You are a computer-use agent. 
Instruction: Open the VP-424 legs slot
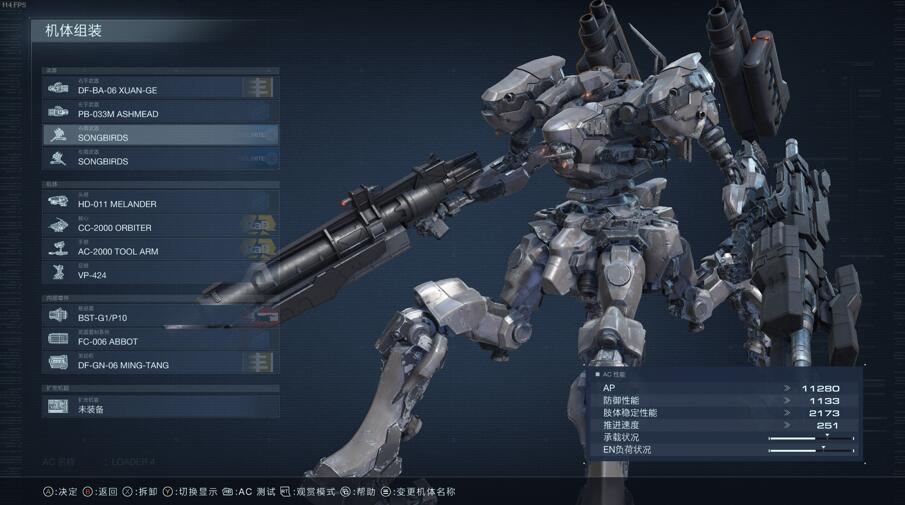pos(160,273)
